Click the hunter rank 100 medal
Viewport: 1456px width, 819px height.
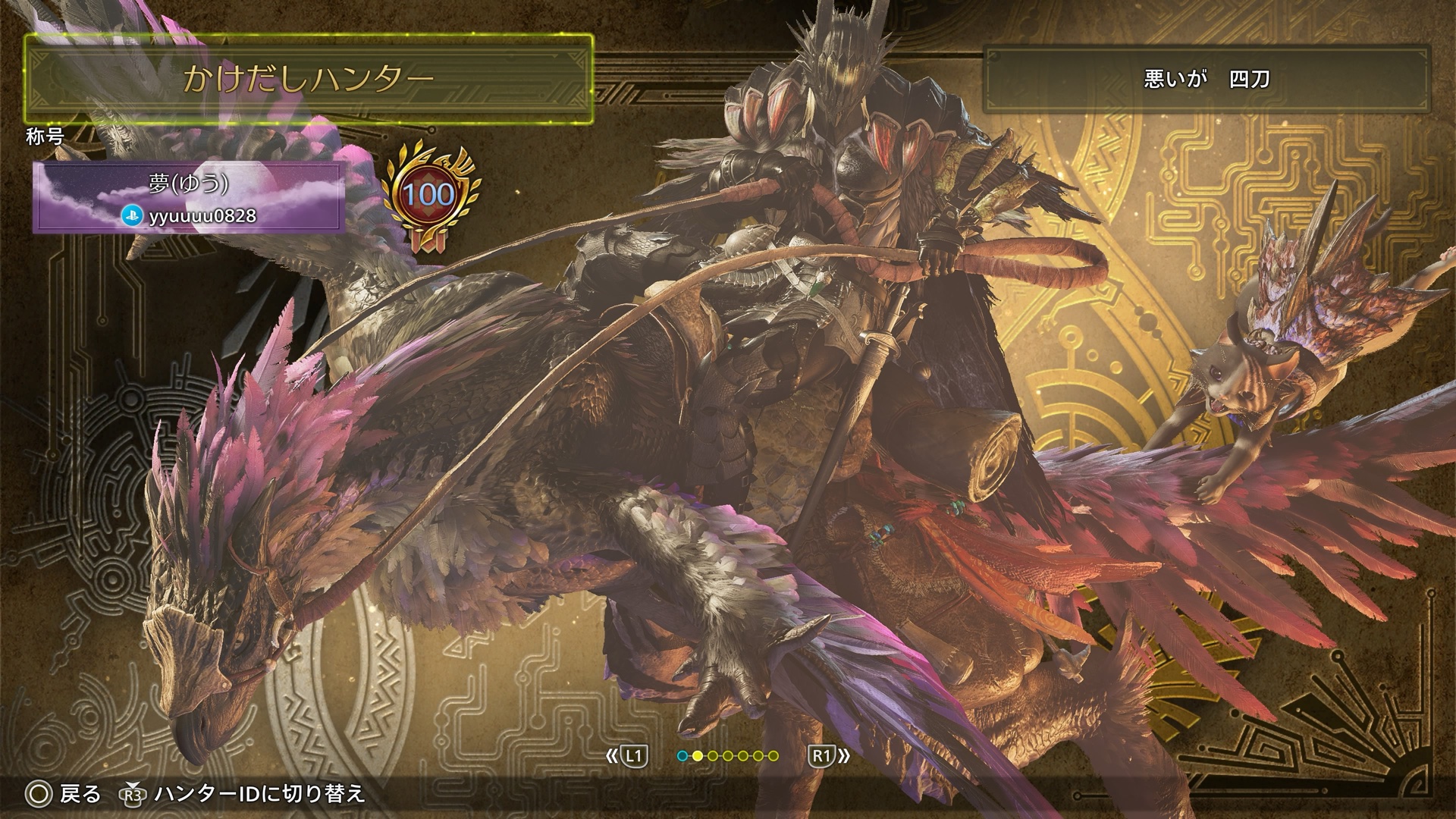(x=429, y=196)
